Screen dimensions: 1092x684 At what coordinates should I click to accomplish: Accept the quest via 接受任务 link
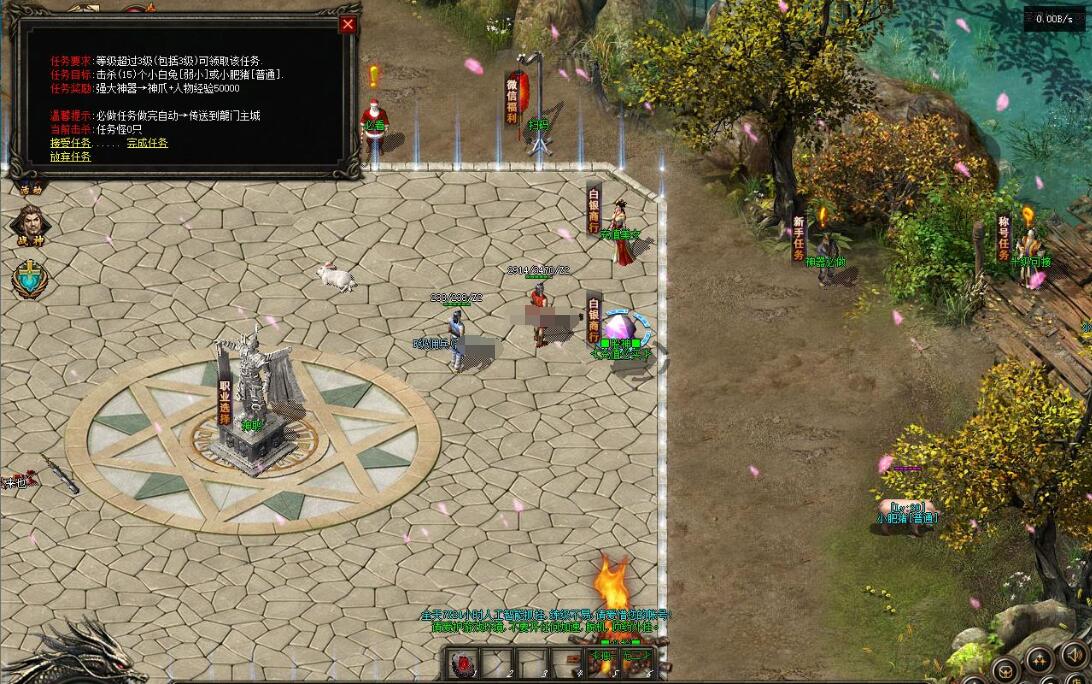pyautogui.click(x=70, y=143)
